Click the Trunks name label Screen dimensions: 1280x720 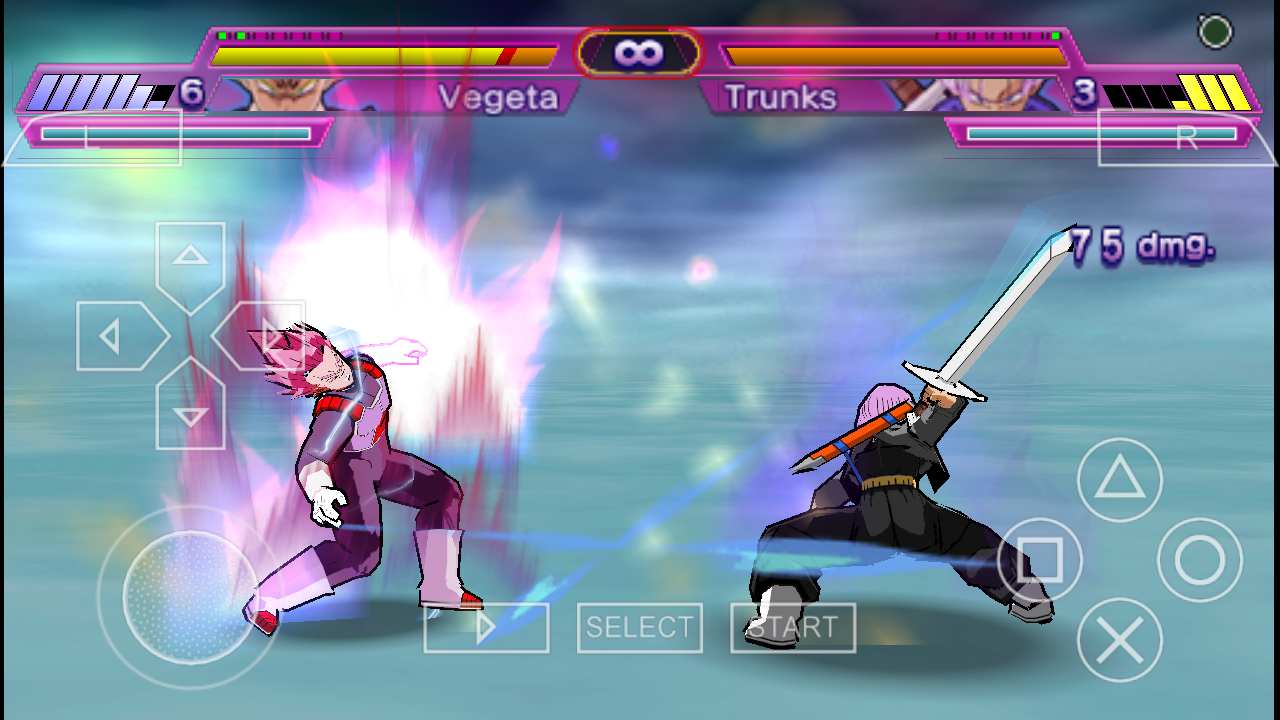(782, 96)
